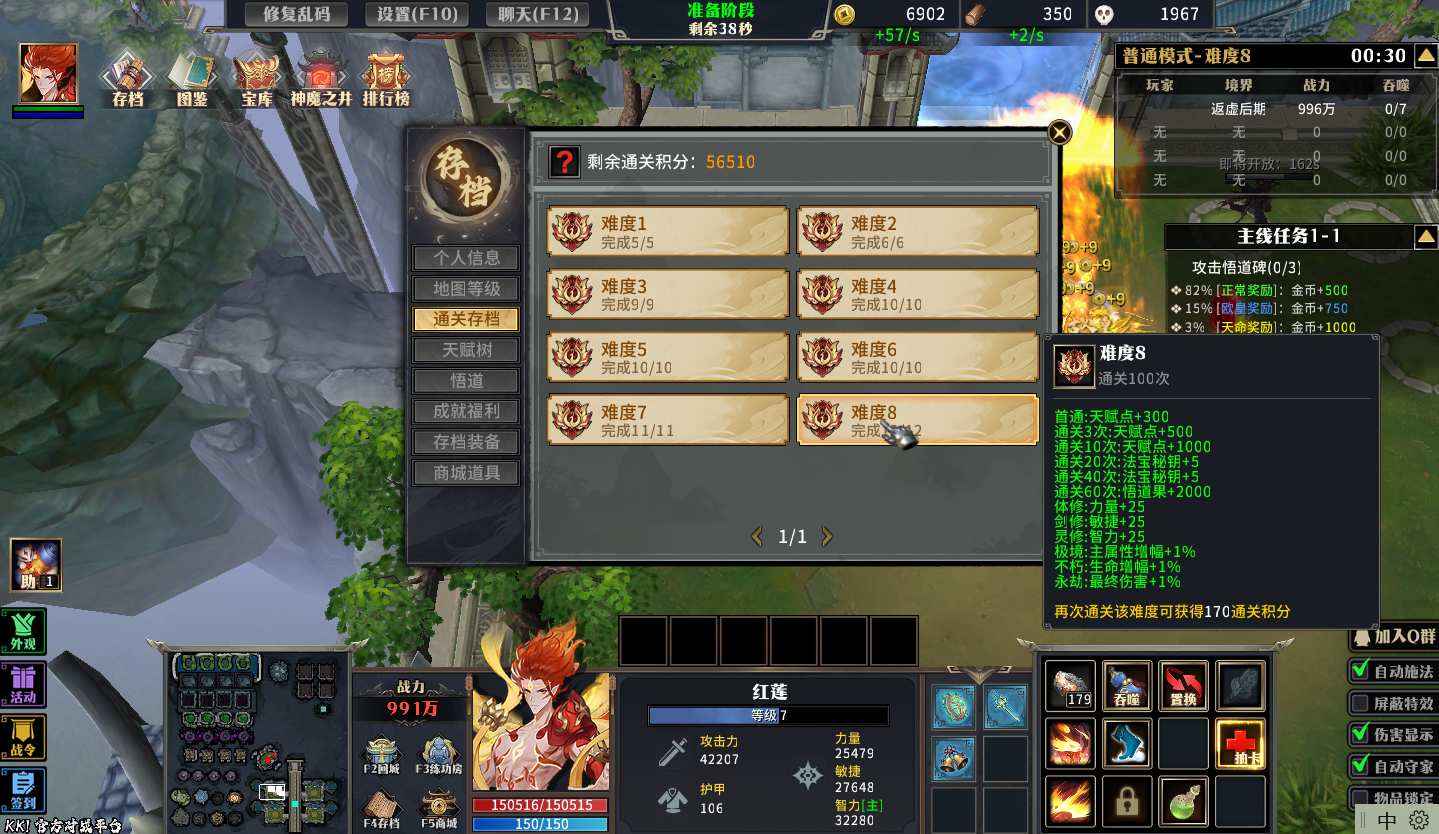Viewport: 1439px width, 834px height.
Task: Open the 天赋树 talent tree tab
Action: 466,350
